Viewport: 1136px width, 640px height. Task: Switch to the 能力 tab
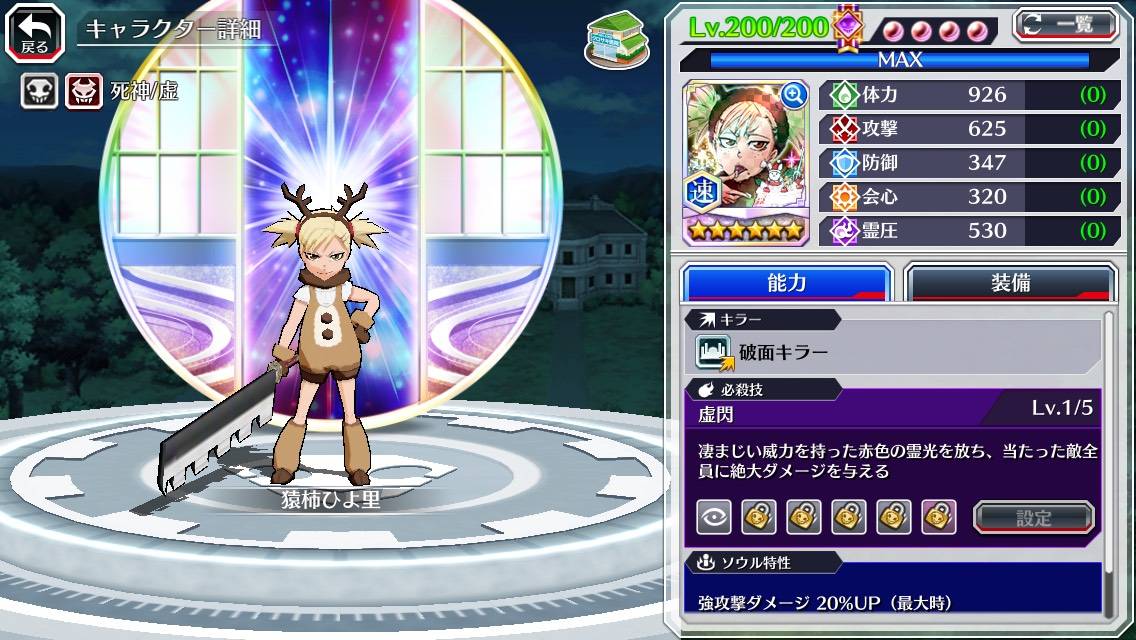tap(786, 283)
